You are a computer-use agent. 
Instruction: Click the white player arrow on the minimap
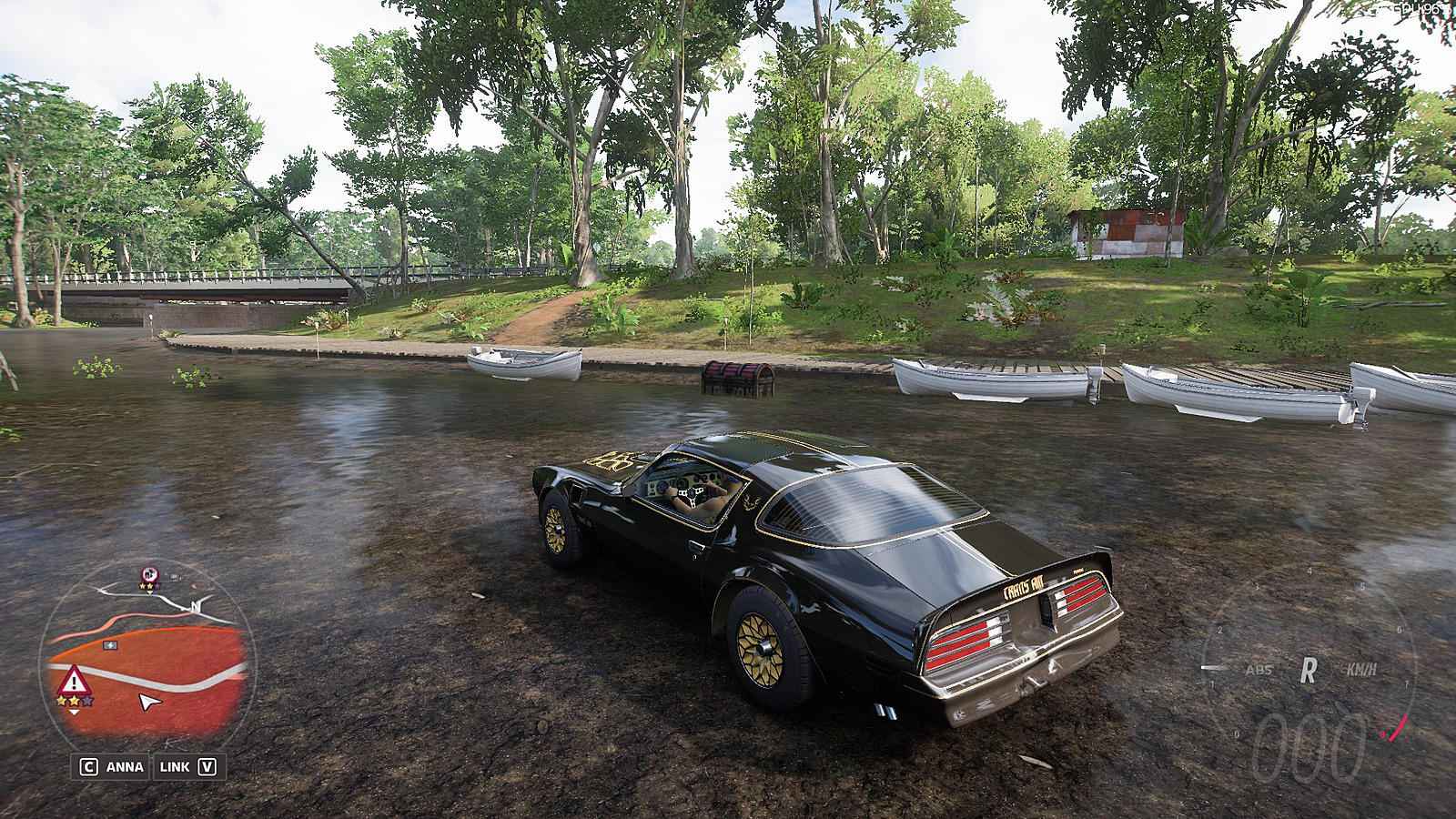point(149,701)
